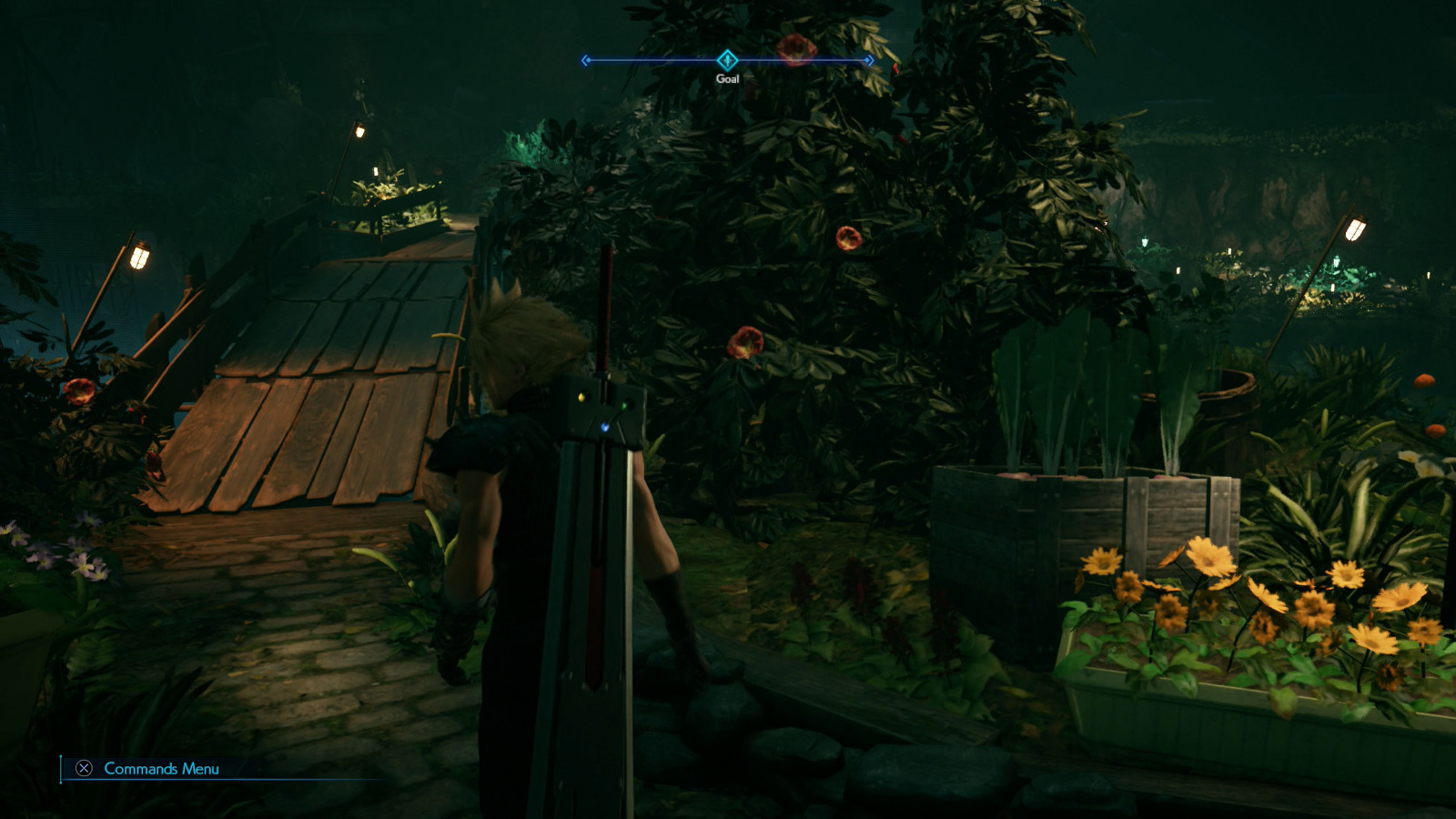The image size is (1456, 819).
Task: Click the diamond Goal waypoint icon
Action: pos(727,57)
